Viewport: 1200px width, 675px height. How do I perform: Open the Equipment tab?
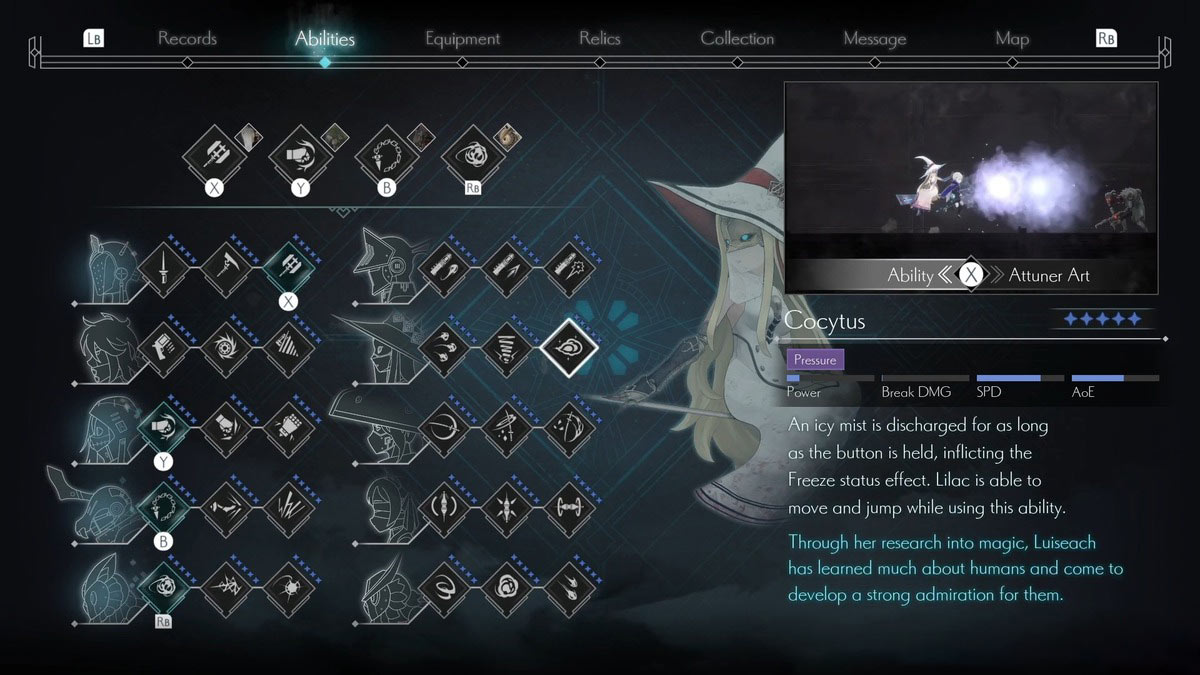tap(462, 39)
